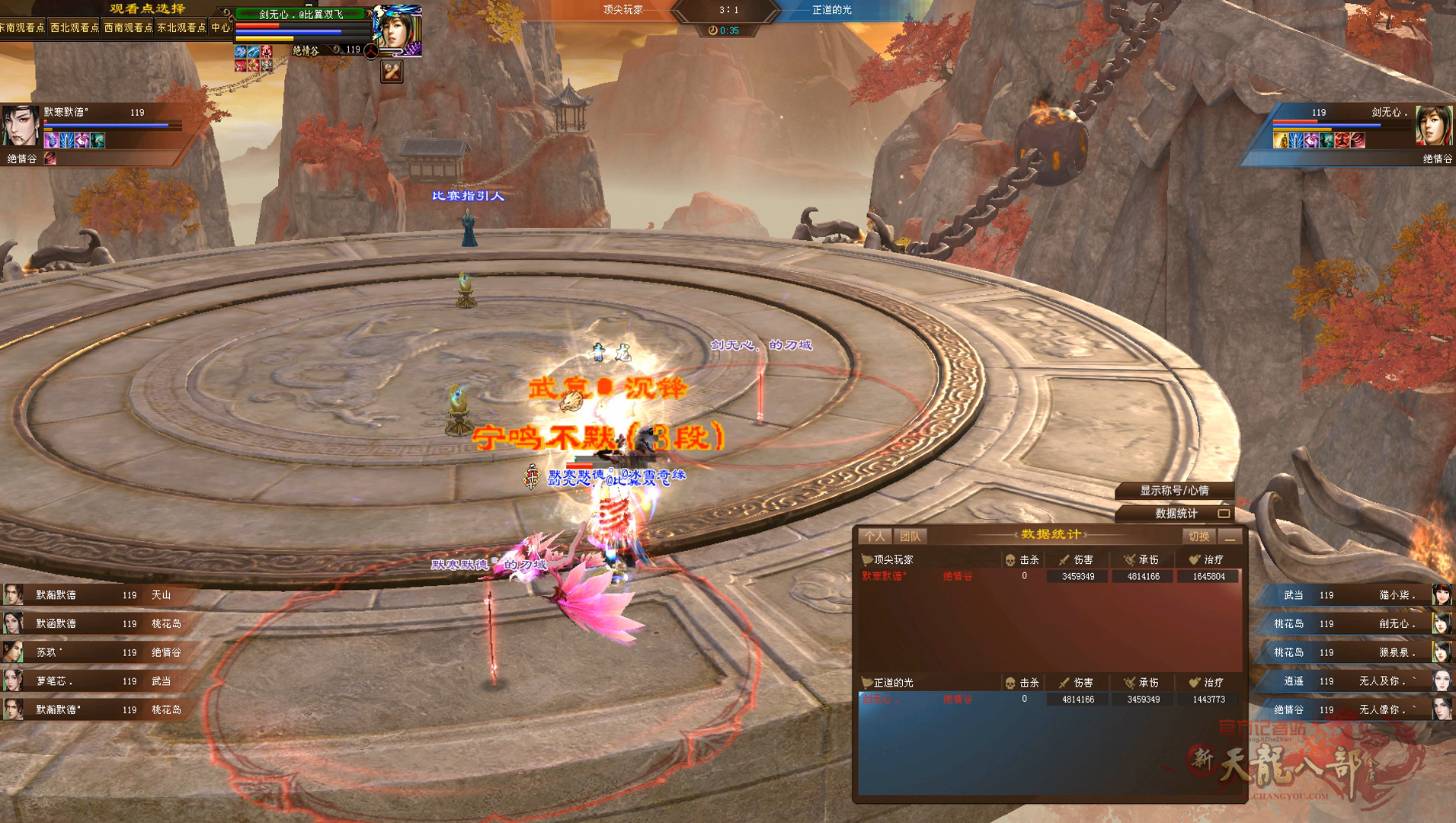The width and height of the screenshot is (1456, 823).
Task: Toggle 显示称号/心情 display
Action: 1173,491
